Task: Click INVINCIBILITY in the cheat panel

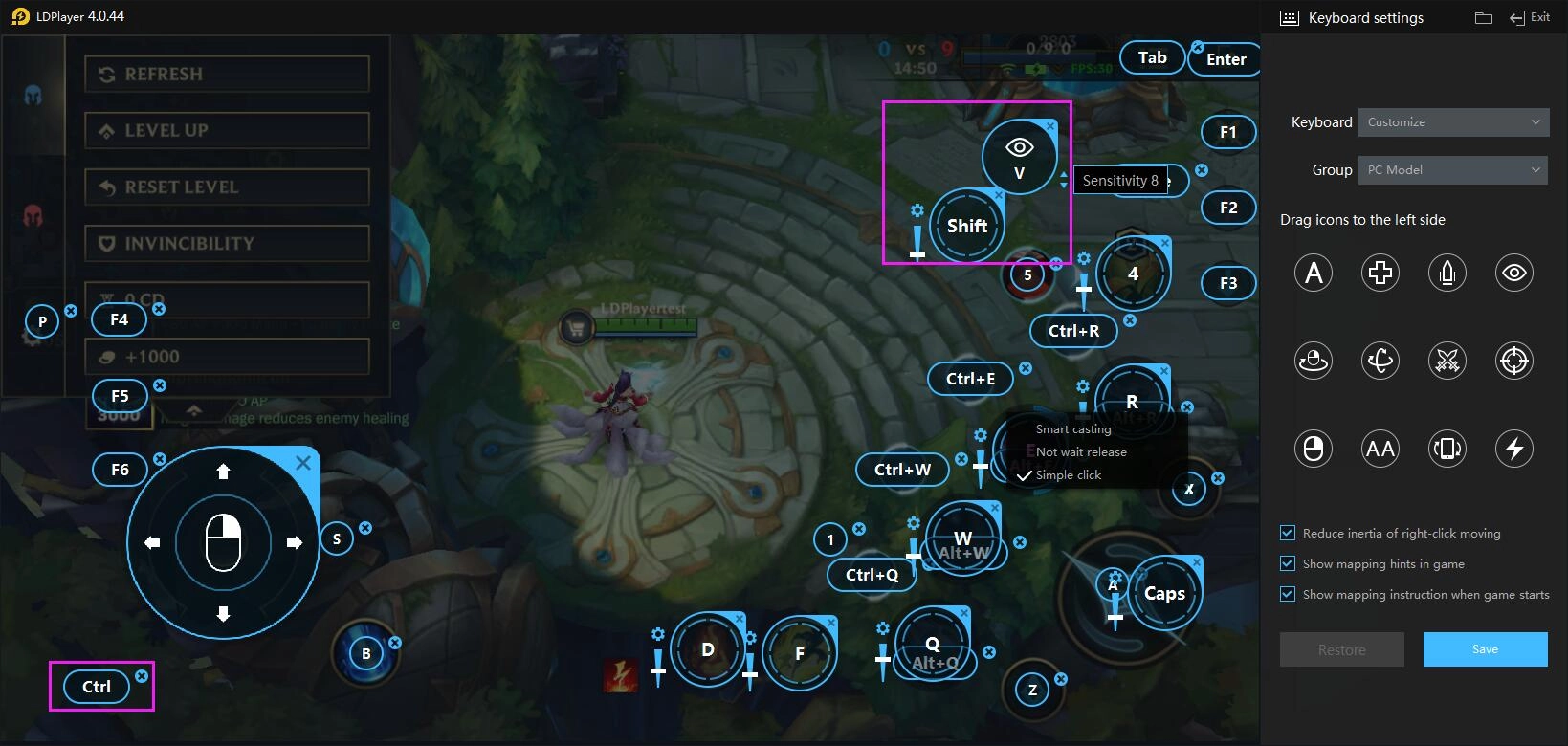Action: click(x=227, y=243)
